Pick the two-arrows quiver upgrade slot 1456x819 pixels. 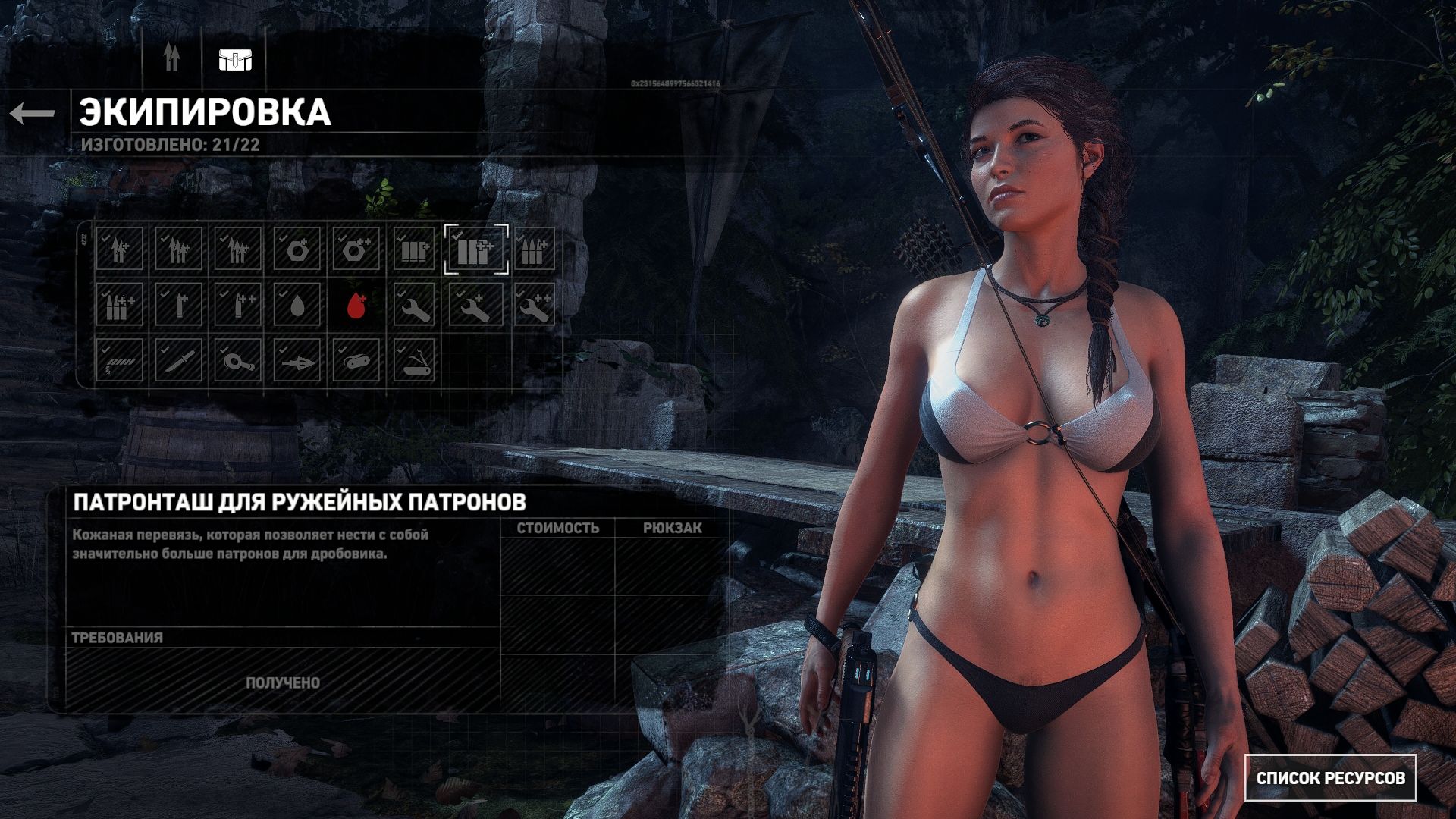click(x=119, y=249)
